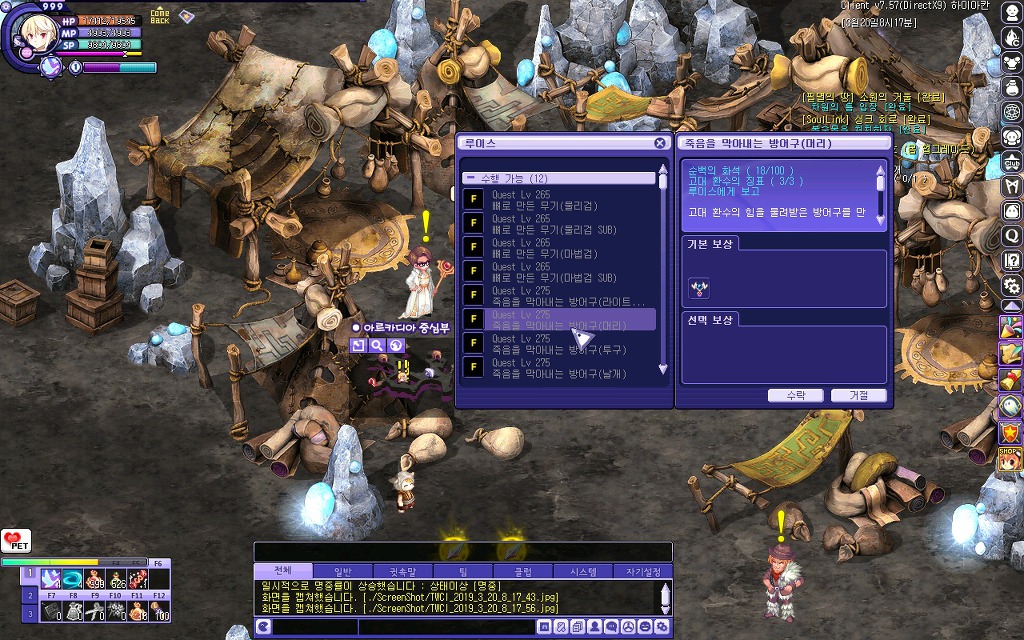Image resolution: width=1024 pixels, height=640 pixels.
Task: Click the chat text input field
Action: pyautogui.click(x=400, y=627)
